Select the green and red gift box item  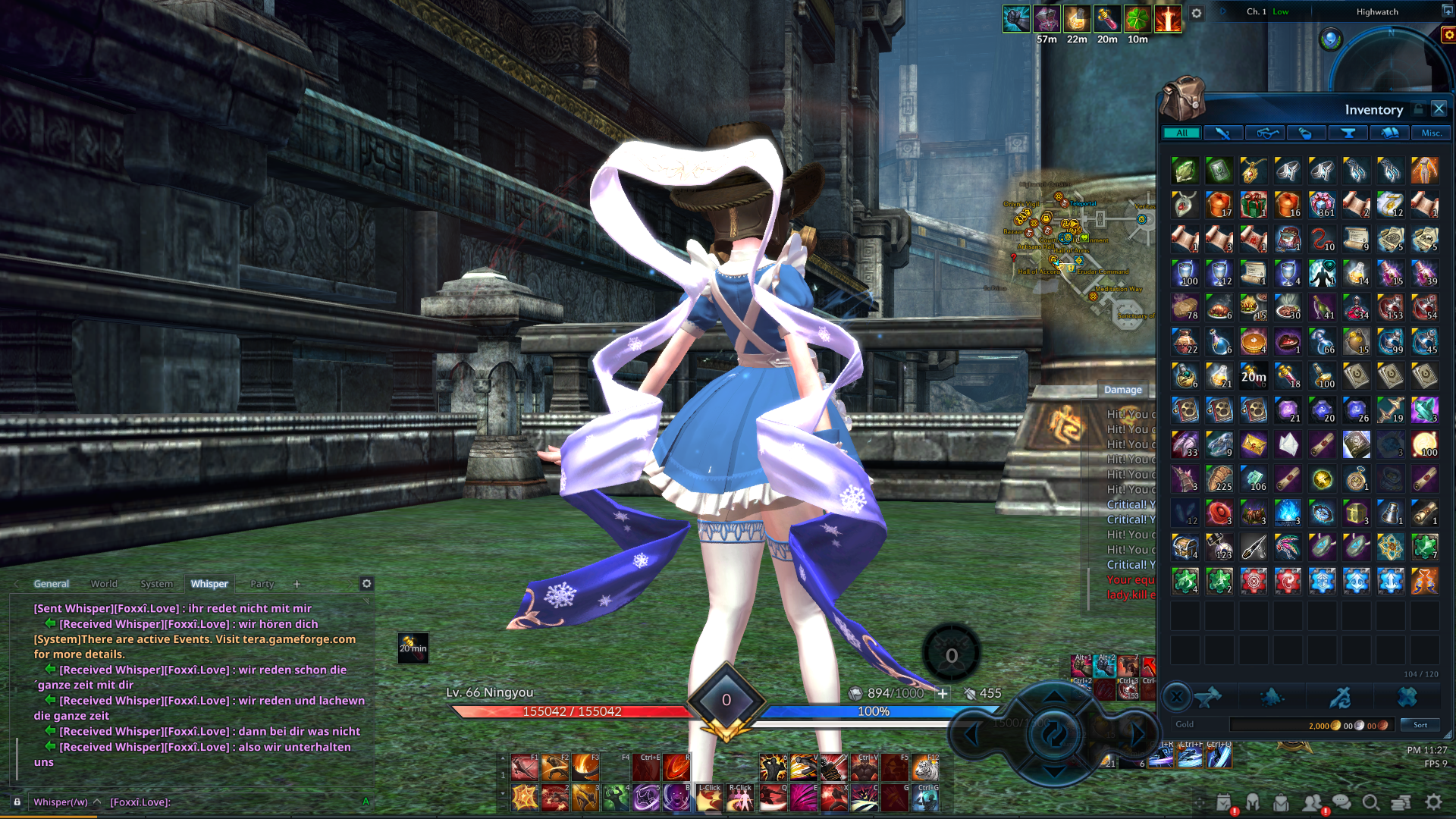[x=1253, y=205]
